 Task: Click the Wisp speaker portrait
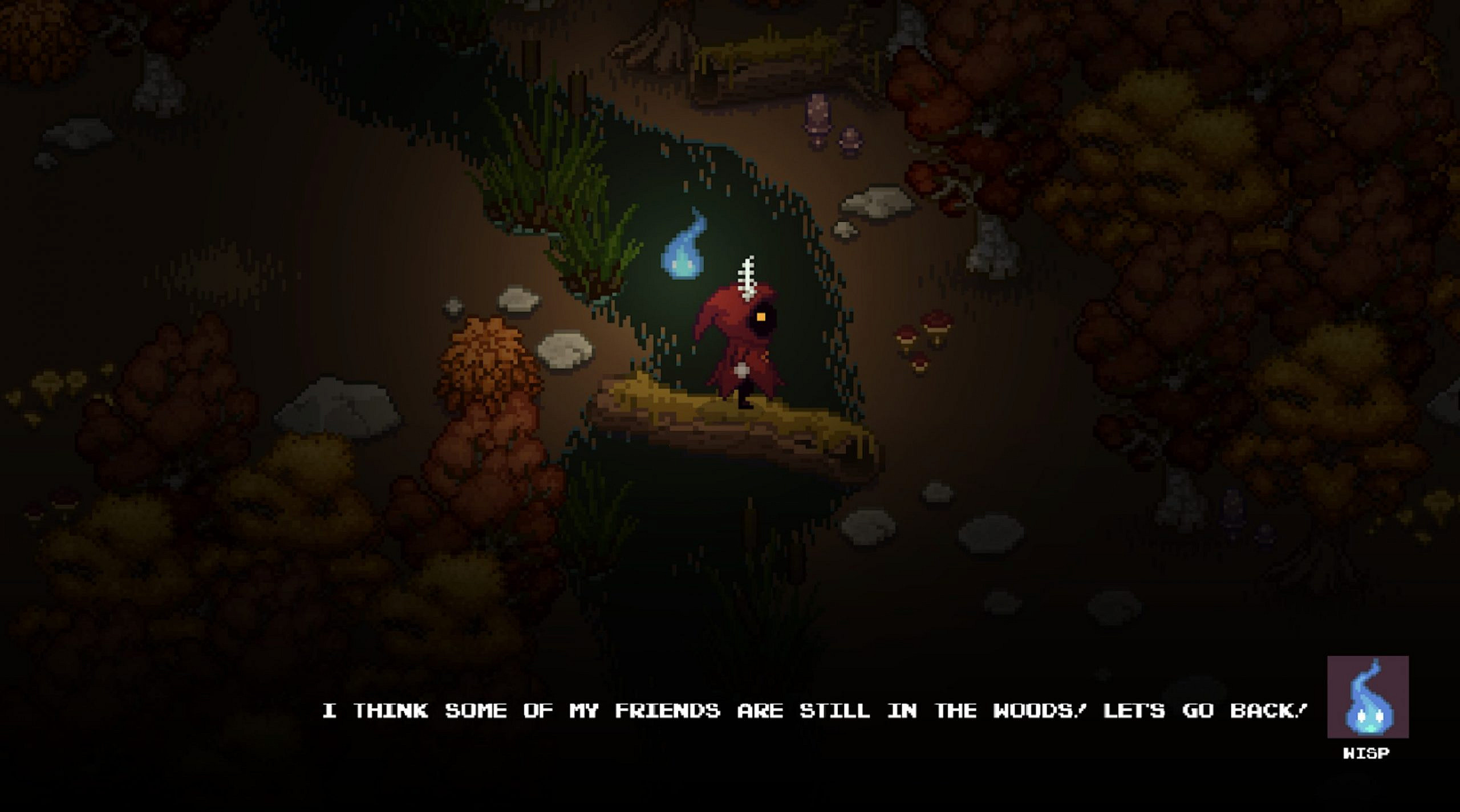tap(1368, 697)
